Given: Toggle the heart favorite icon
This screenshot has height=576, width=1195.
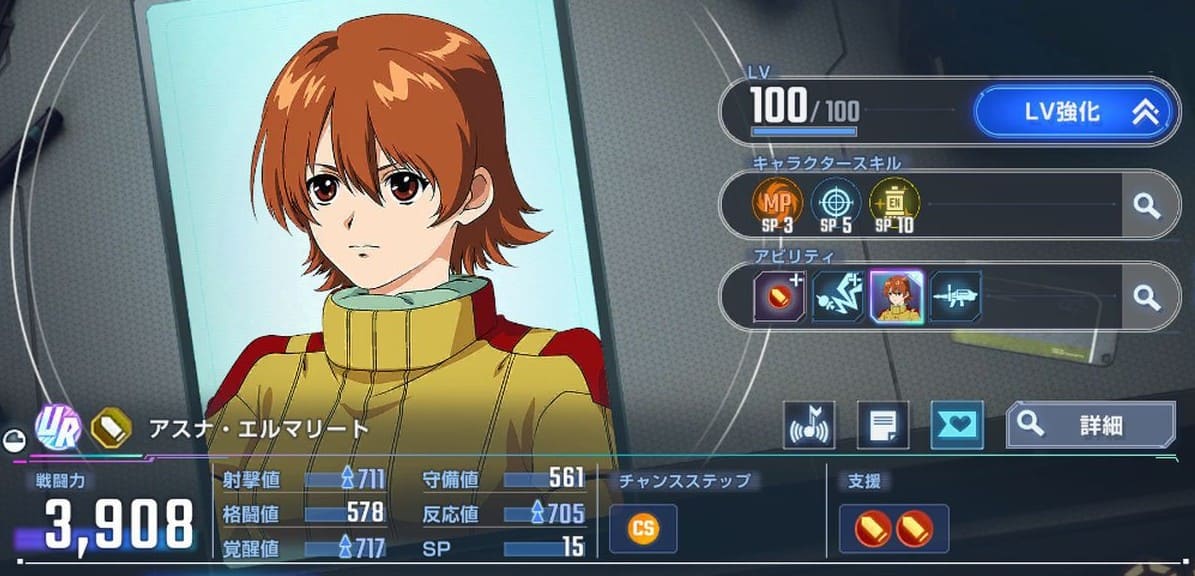Looking at the screenshot, I should (956, 426).
